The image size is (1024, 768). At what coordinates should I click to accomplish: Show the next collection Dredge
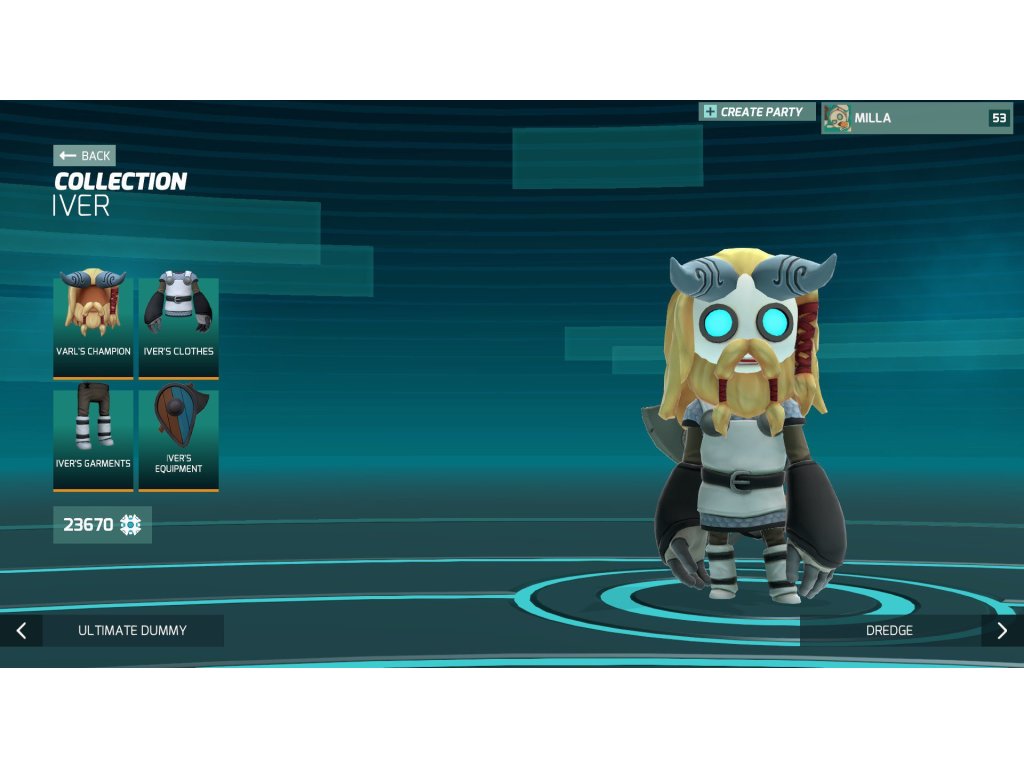pos(910,631)
